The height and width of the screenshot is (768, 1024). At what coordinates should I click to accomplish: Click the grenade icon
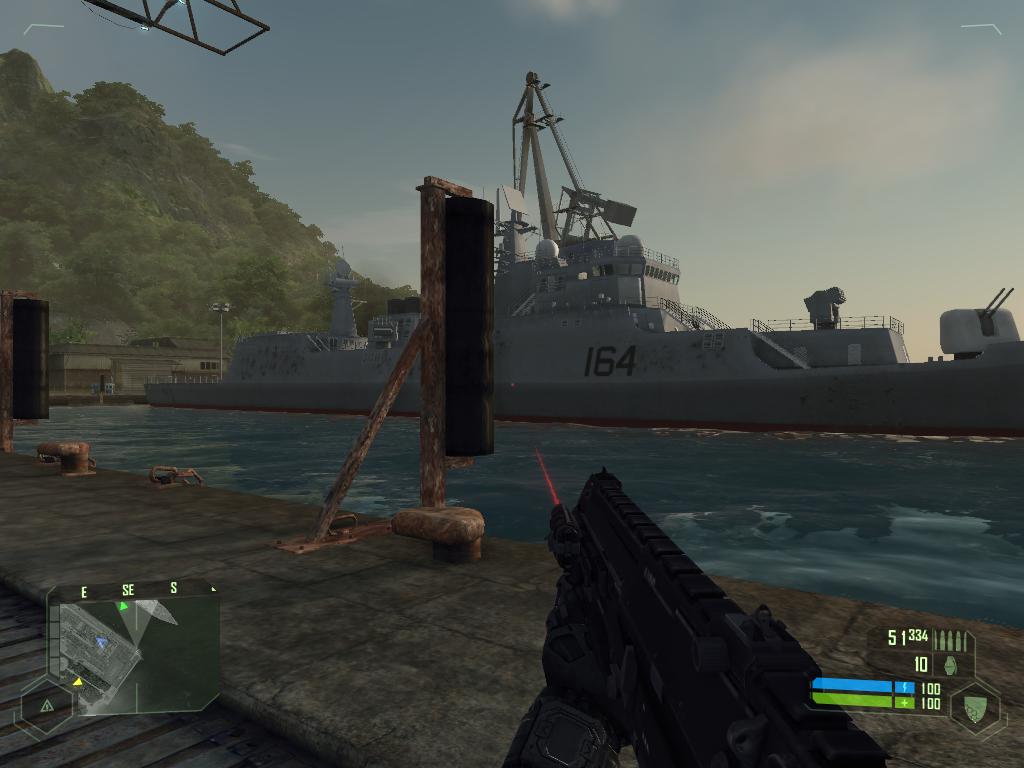coord(949,663)
